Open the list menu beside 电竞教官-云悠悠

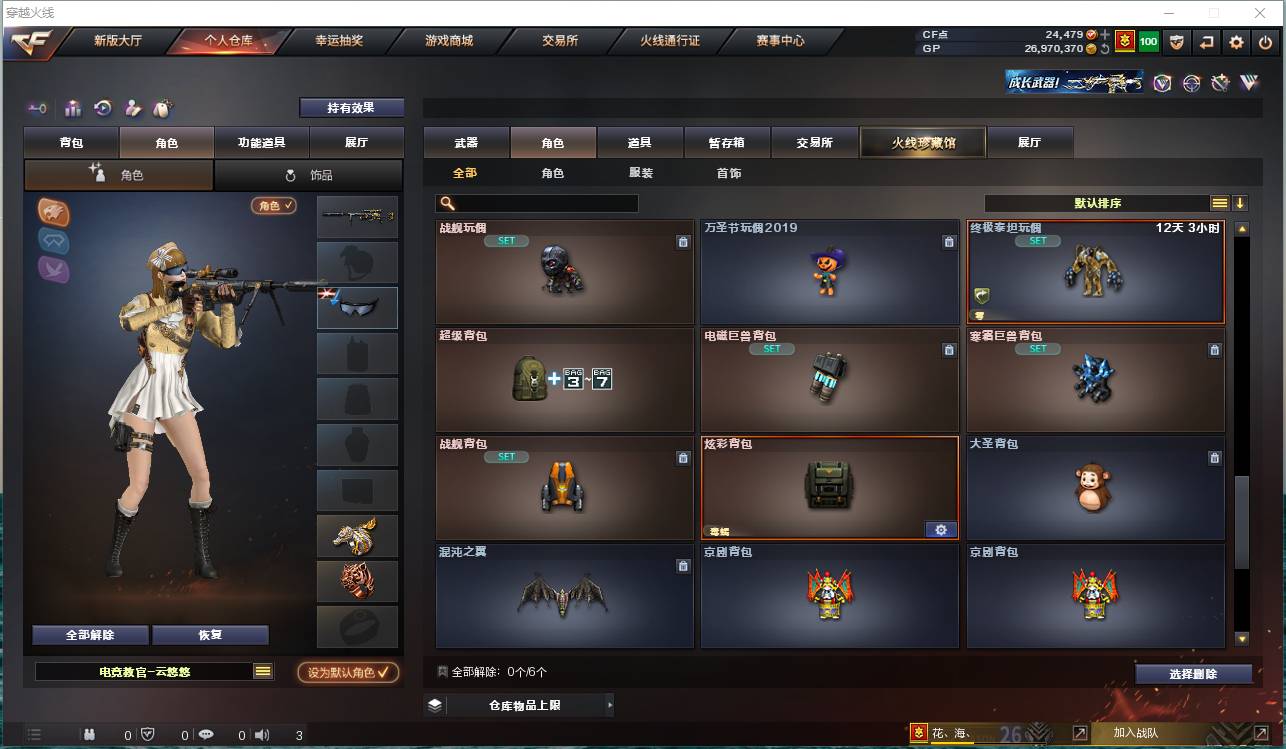point(262,672)
